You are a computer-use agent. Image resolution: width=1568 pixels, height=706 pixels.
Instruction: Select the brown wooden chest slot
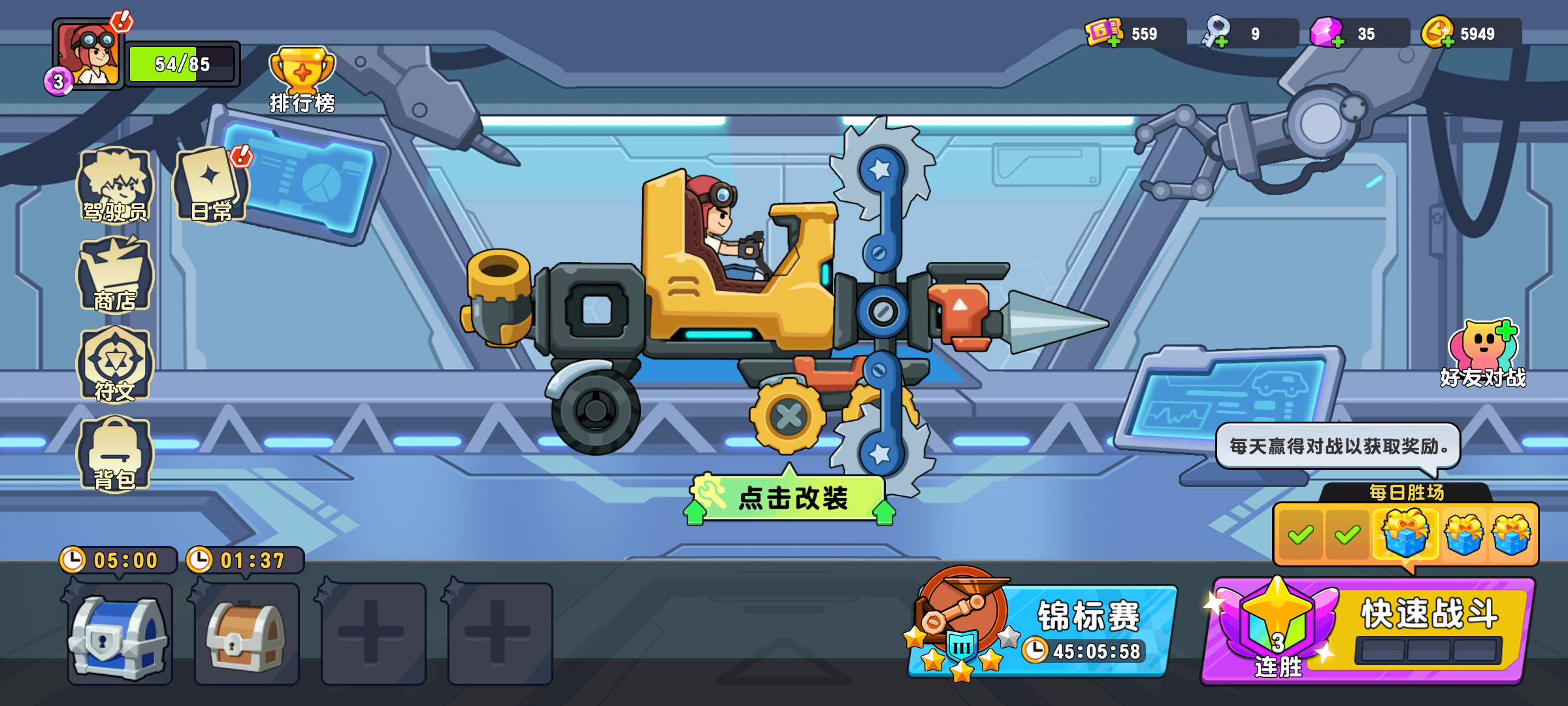247,634
